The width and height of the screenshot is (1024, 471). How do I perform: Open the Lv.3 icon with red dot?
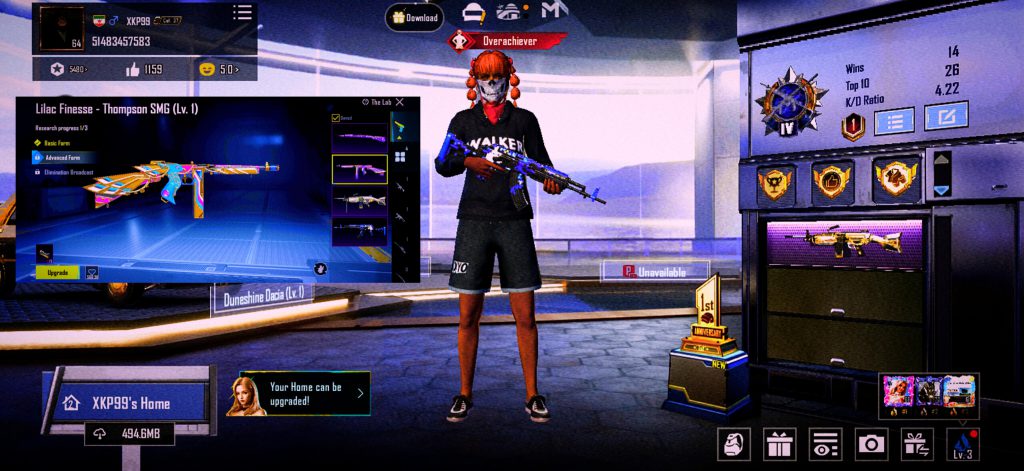962,444
